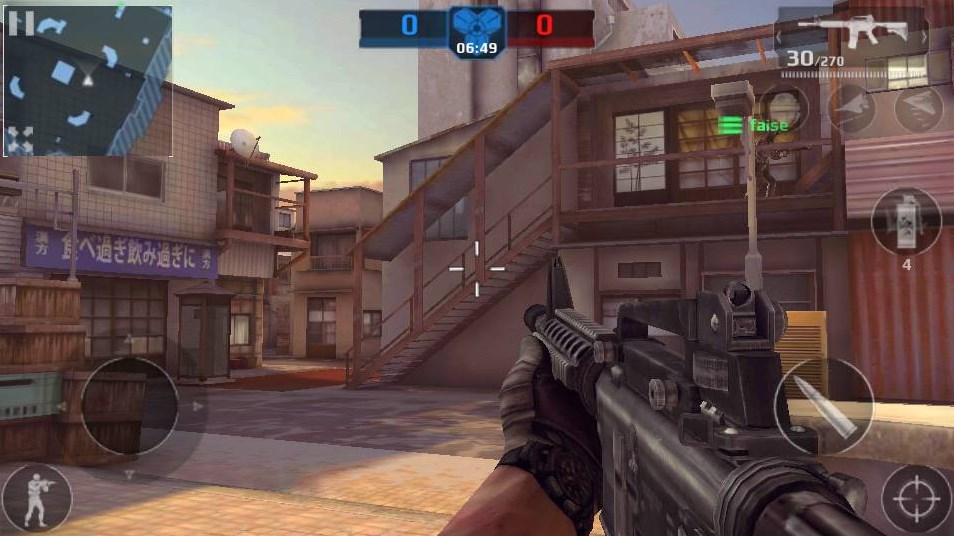Cycle to the next weapon with right arrow
The image size is (954, 536).
(x=923, y=37)
